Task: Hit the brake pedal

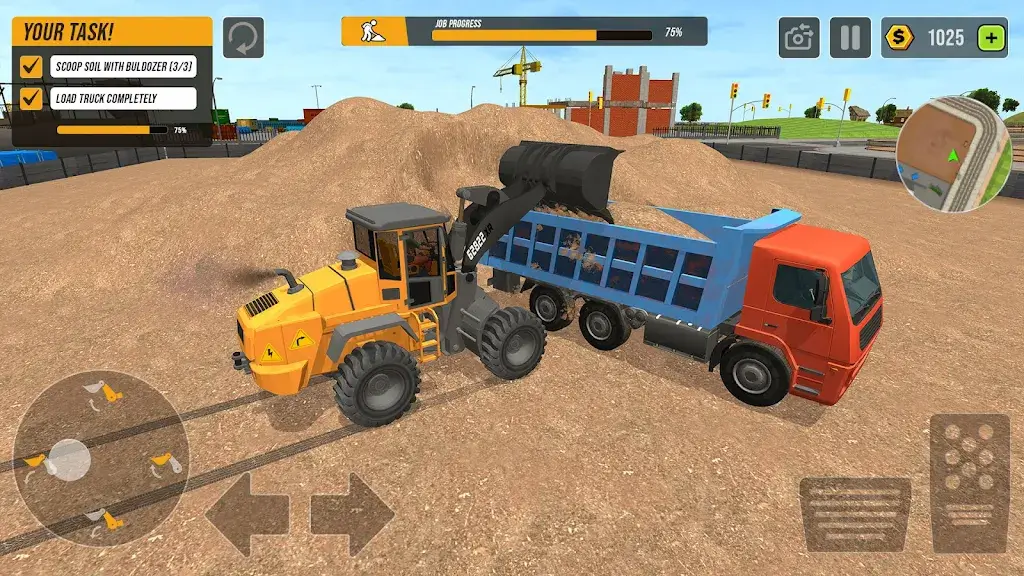Action: coord(854,513)
